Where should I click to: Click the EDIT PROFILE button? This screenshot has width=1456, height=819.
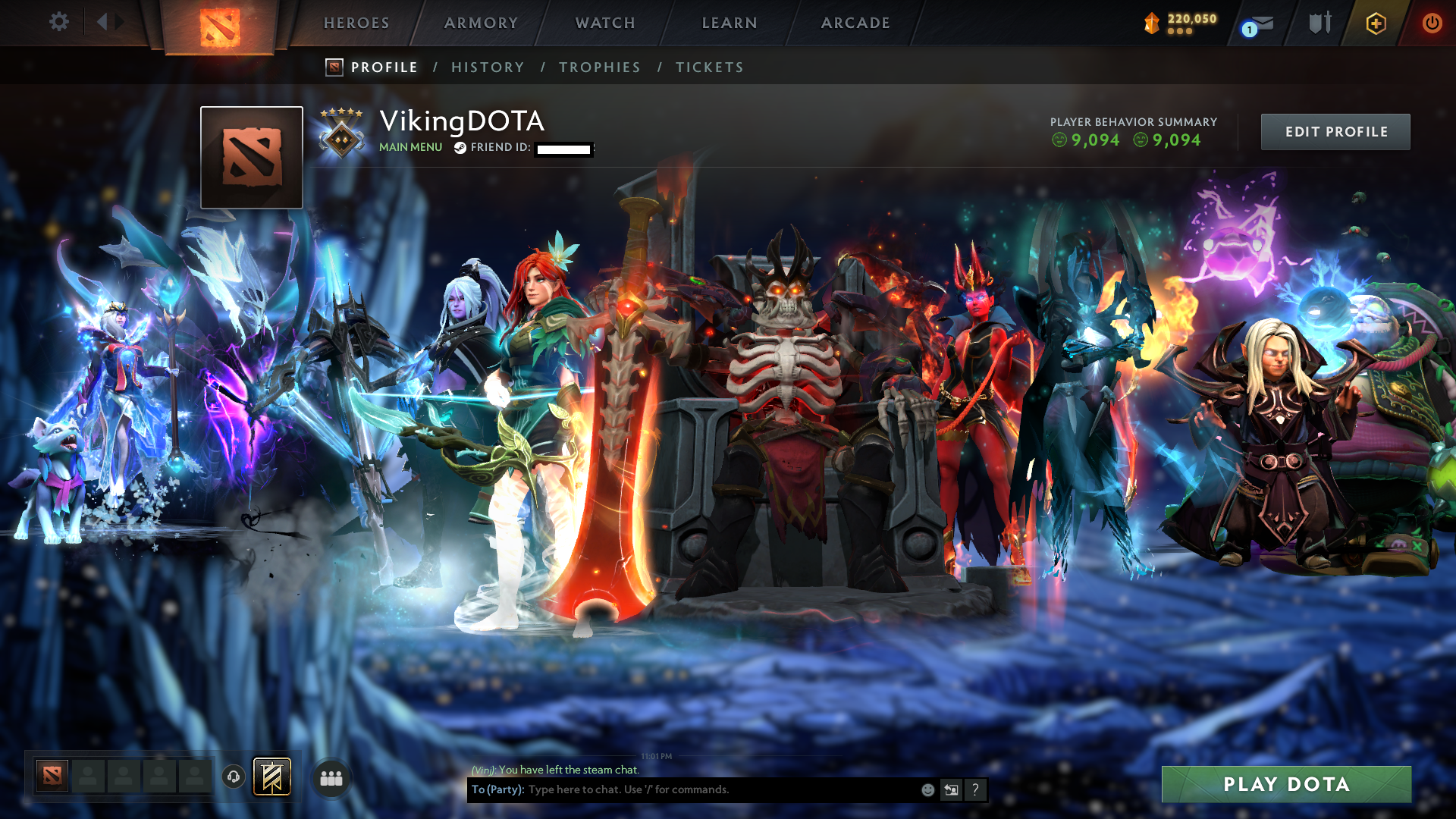point(1335,131)
